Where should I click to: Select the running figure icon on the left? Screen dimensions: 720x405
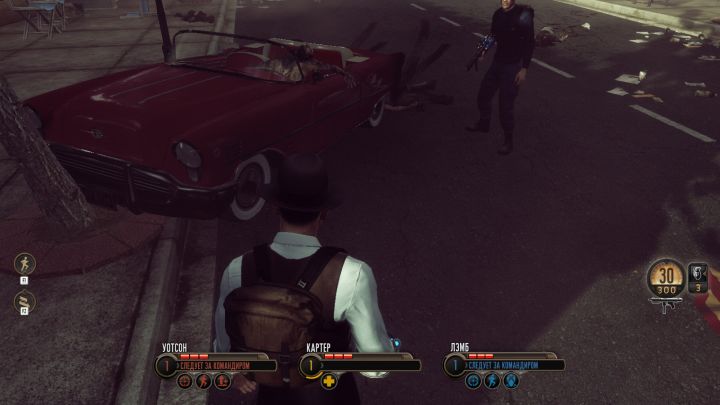(21, 264)
